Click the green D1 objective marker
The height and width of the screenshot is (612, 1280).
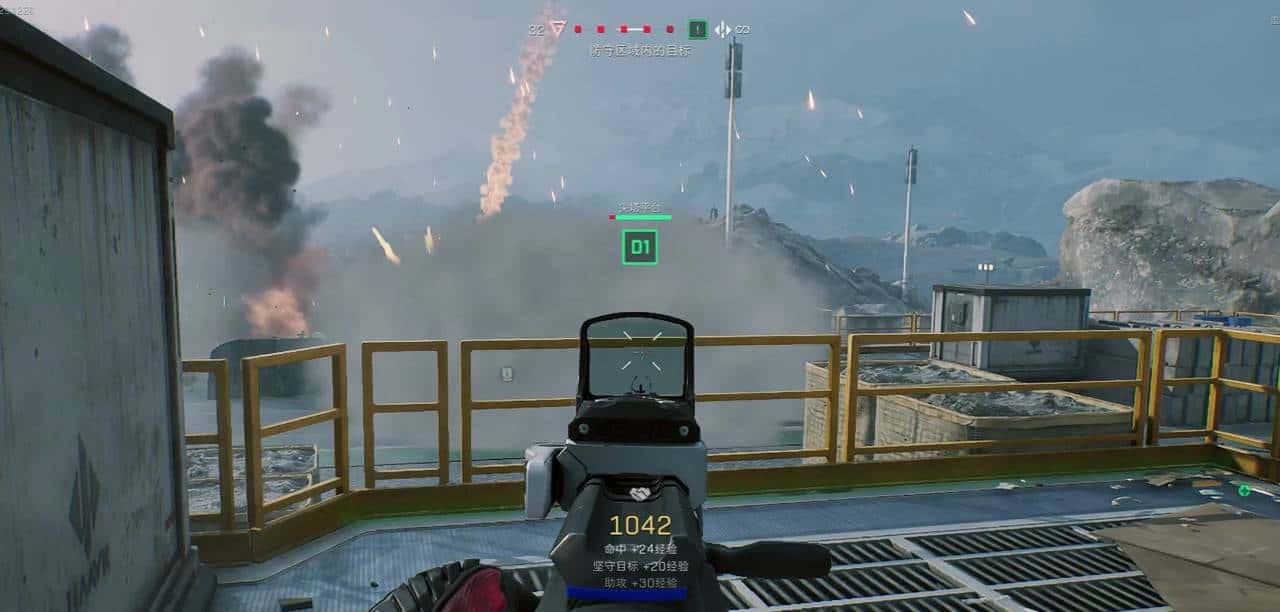point(639,246)
